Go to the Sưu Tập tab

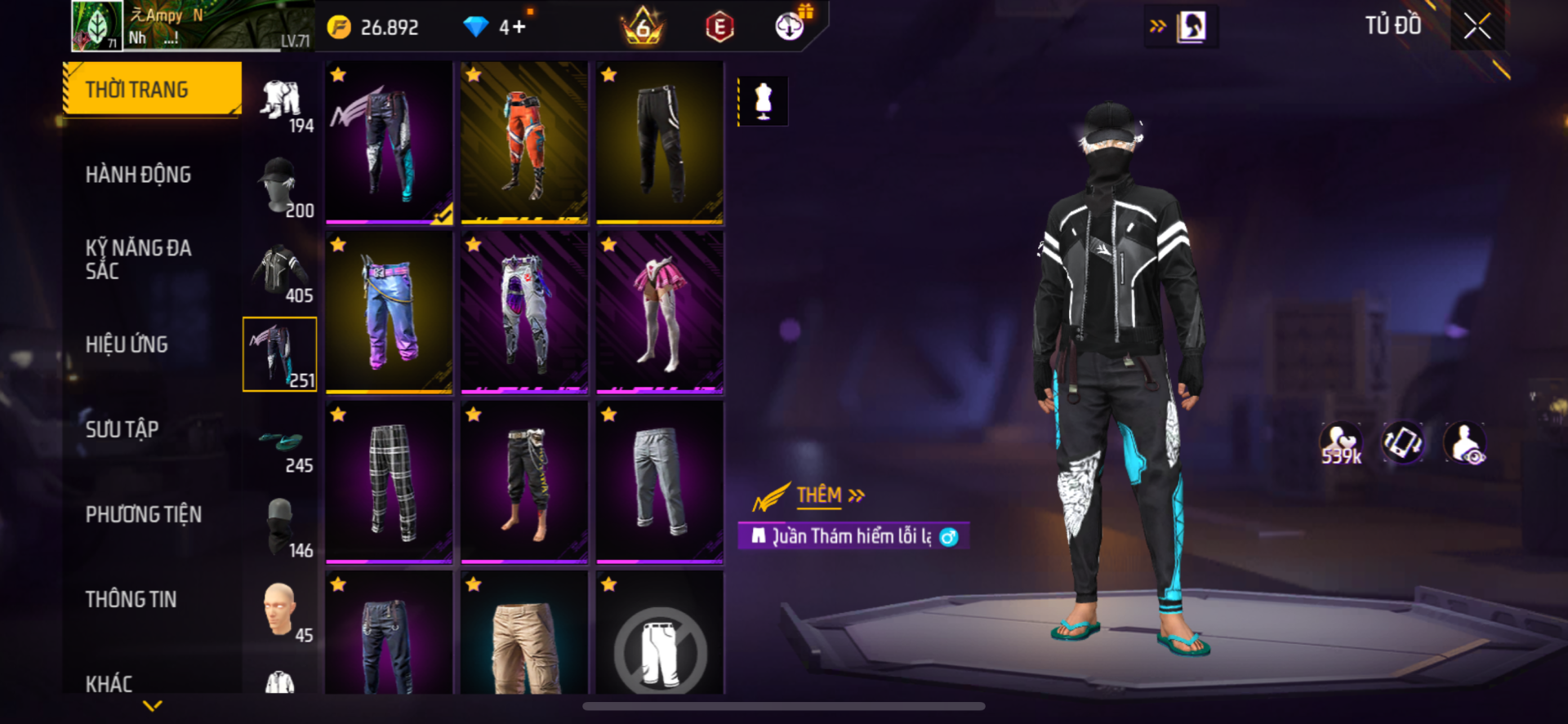click(122, 429)
